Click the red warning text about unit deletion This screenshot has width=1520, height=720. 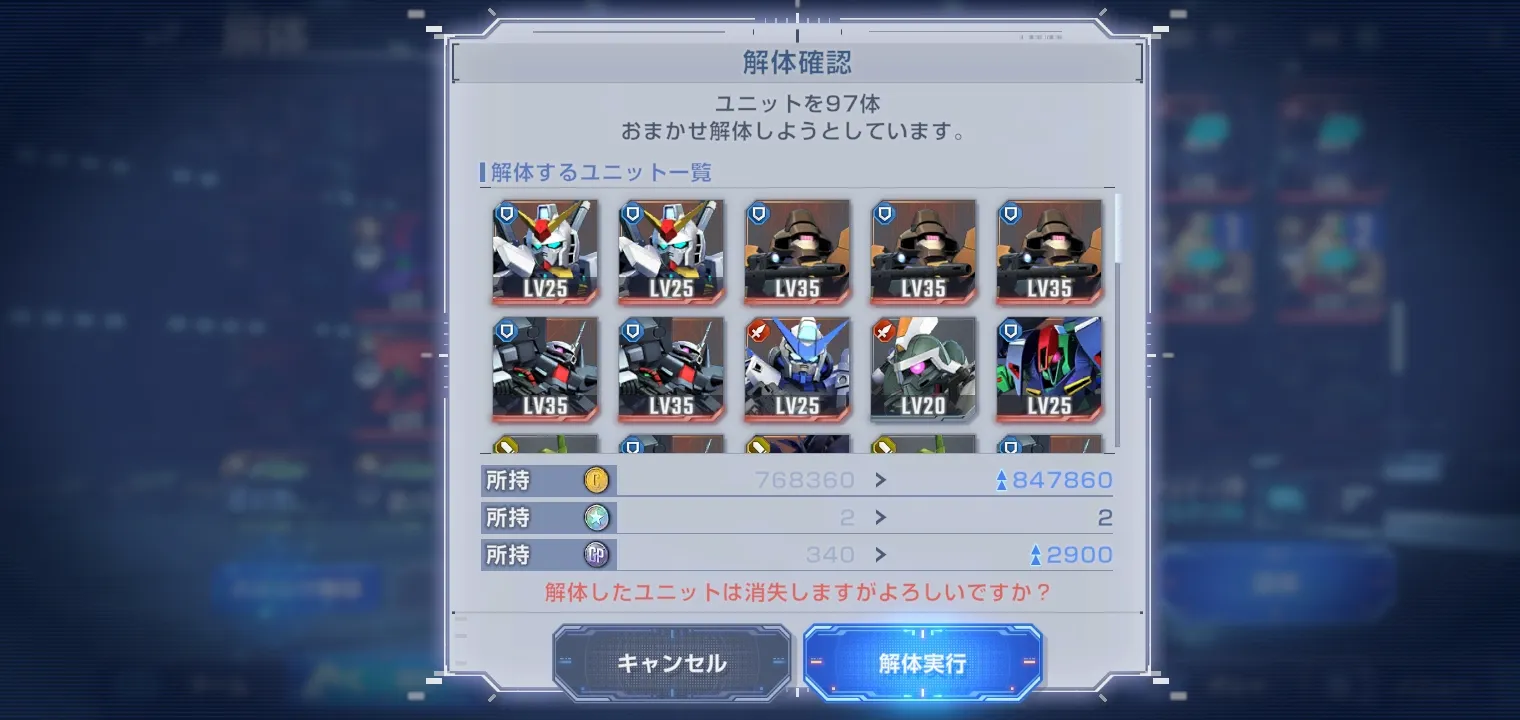tap(797, 592)
